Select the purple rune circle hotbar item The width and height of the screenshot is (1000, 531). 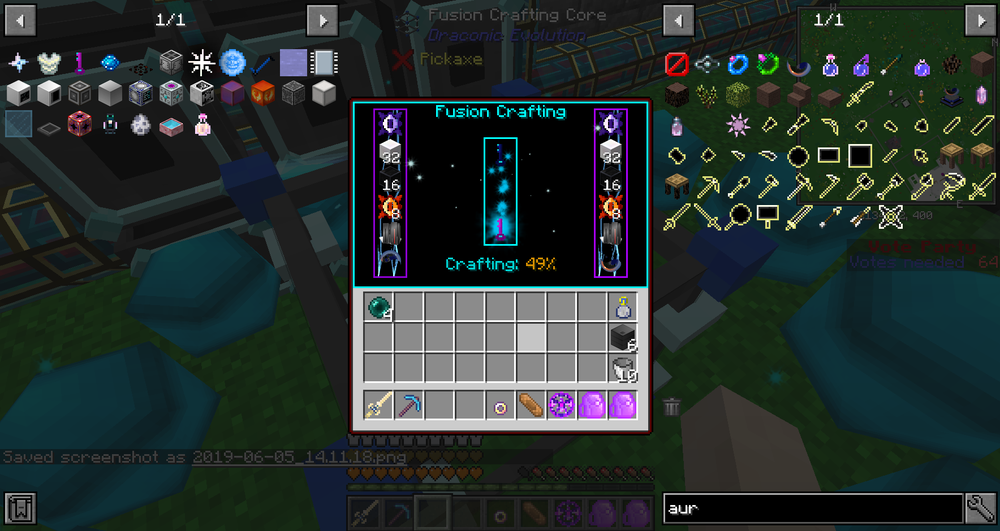(x=562, y=406)
